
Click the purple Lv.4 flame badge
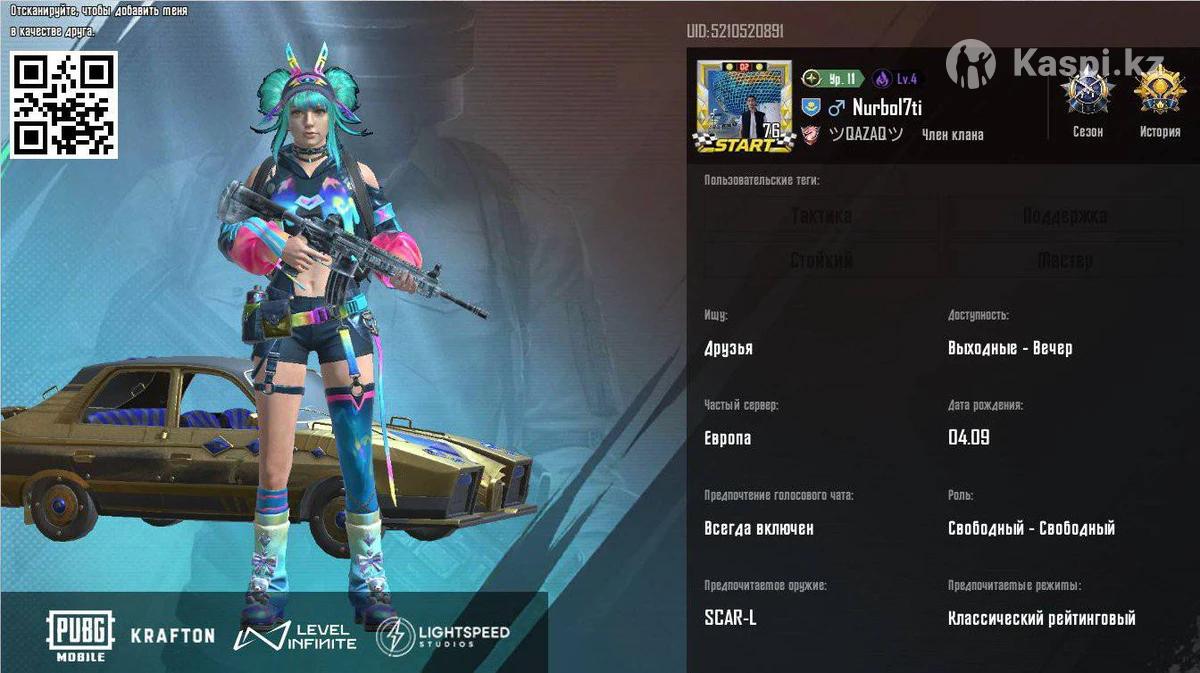[895, 79]
